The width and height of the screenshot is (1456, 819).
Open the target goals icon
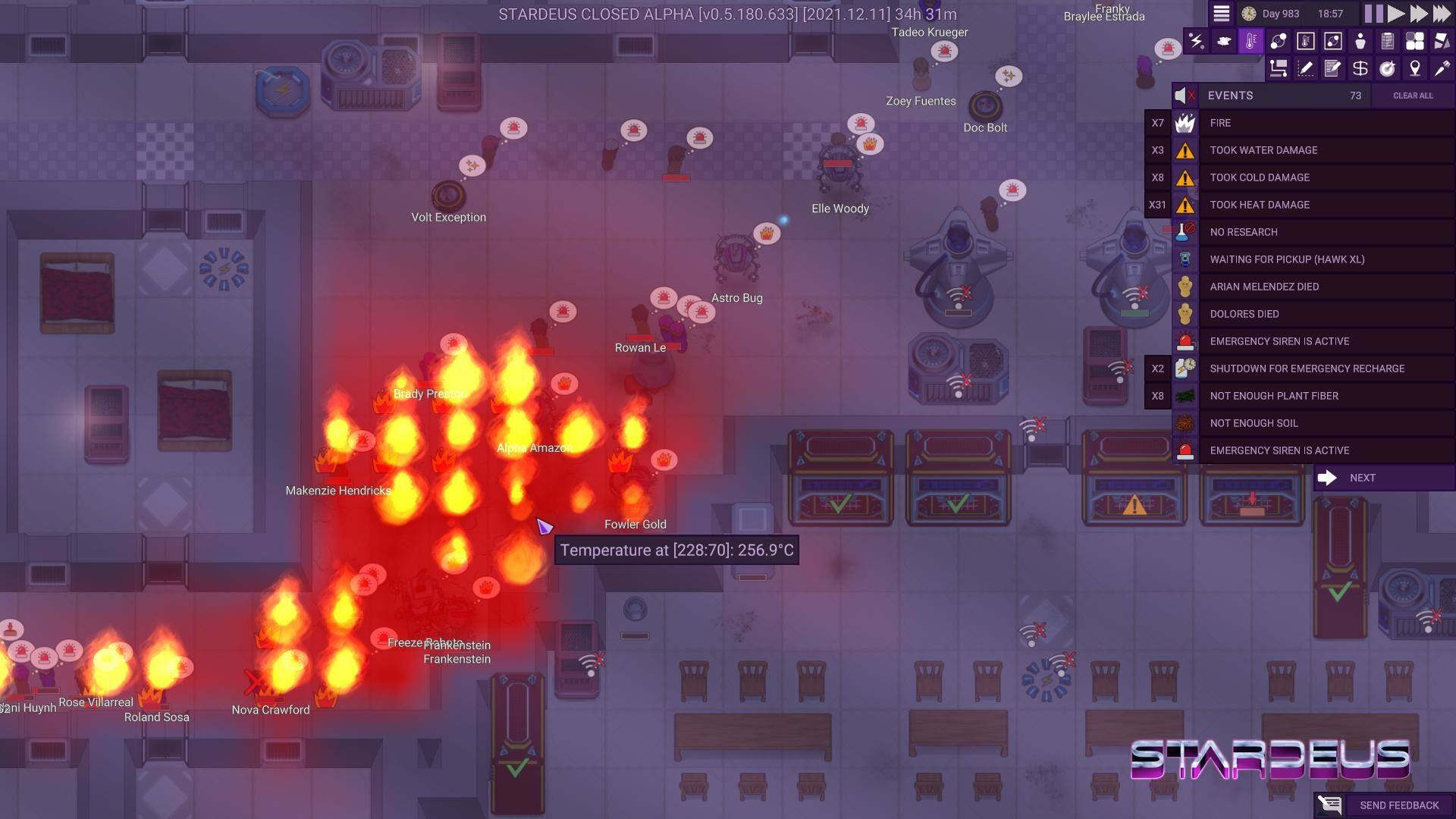pos(1388,69)
